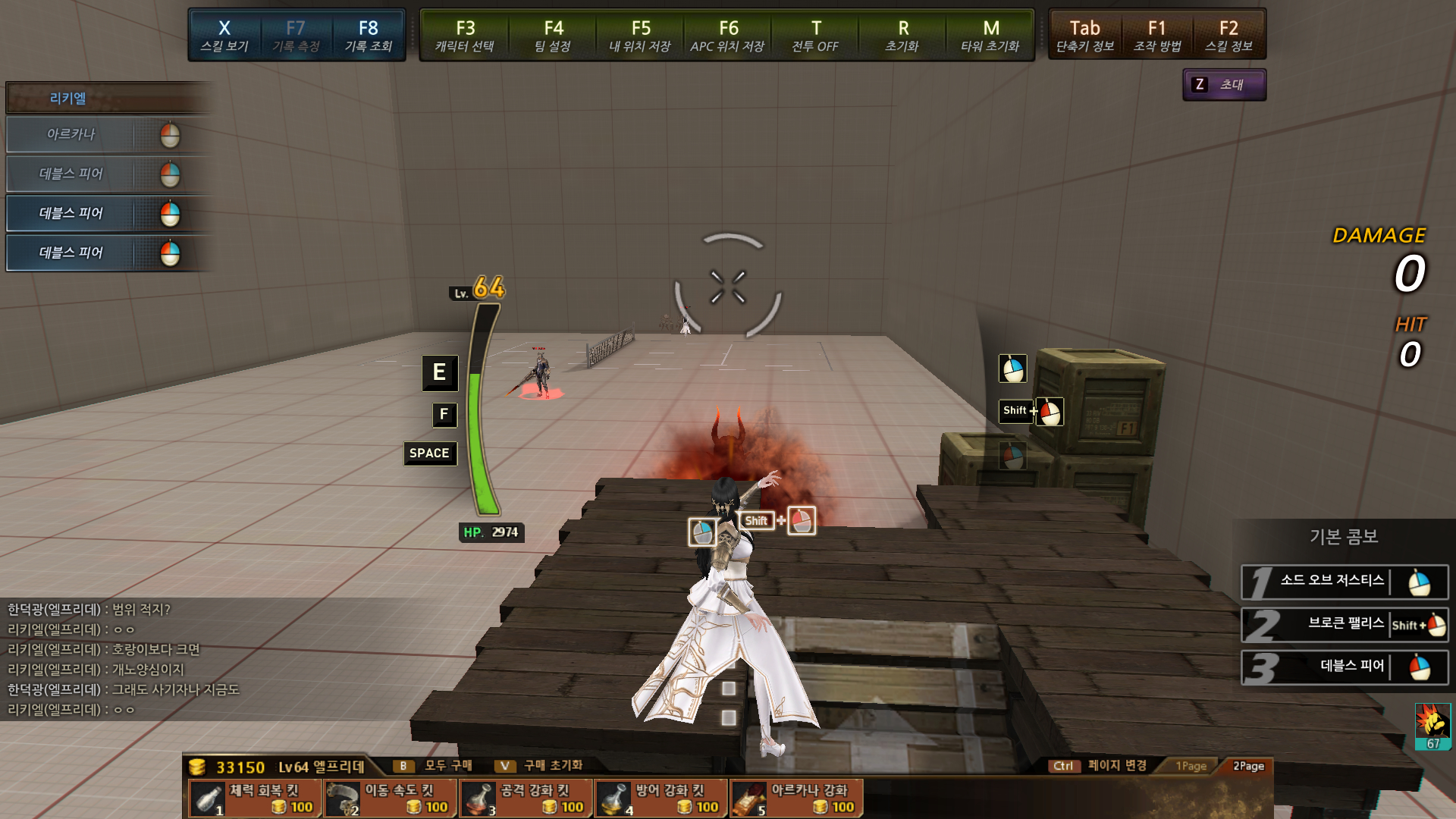Switch to the 2Page shop tab
The image size is (1456, 819).
click(x=1248, y=766)
